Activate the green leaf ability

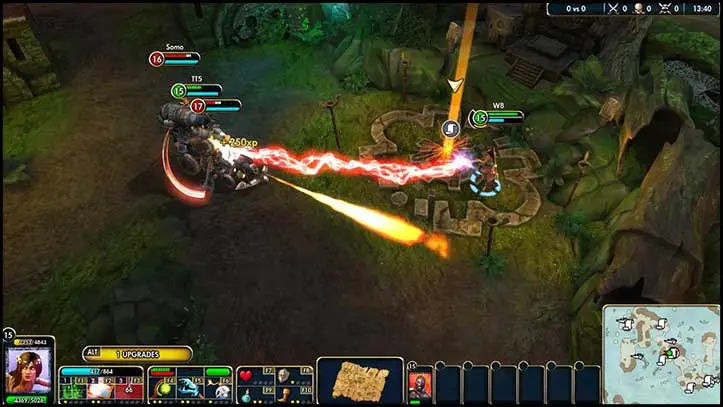pos(72,391)
